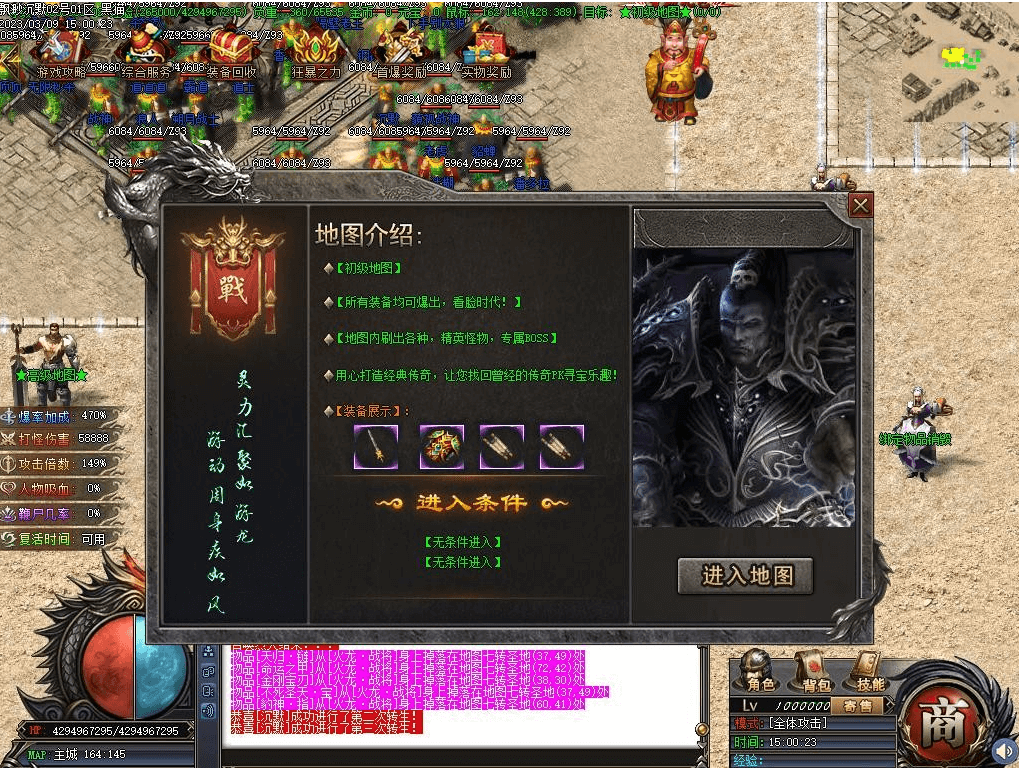
Task: Open the 装备回收 equipment recycle chest
Action: click(x=231, y=52)
